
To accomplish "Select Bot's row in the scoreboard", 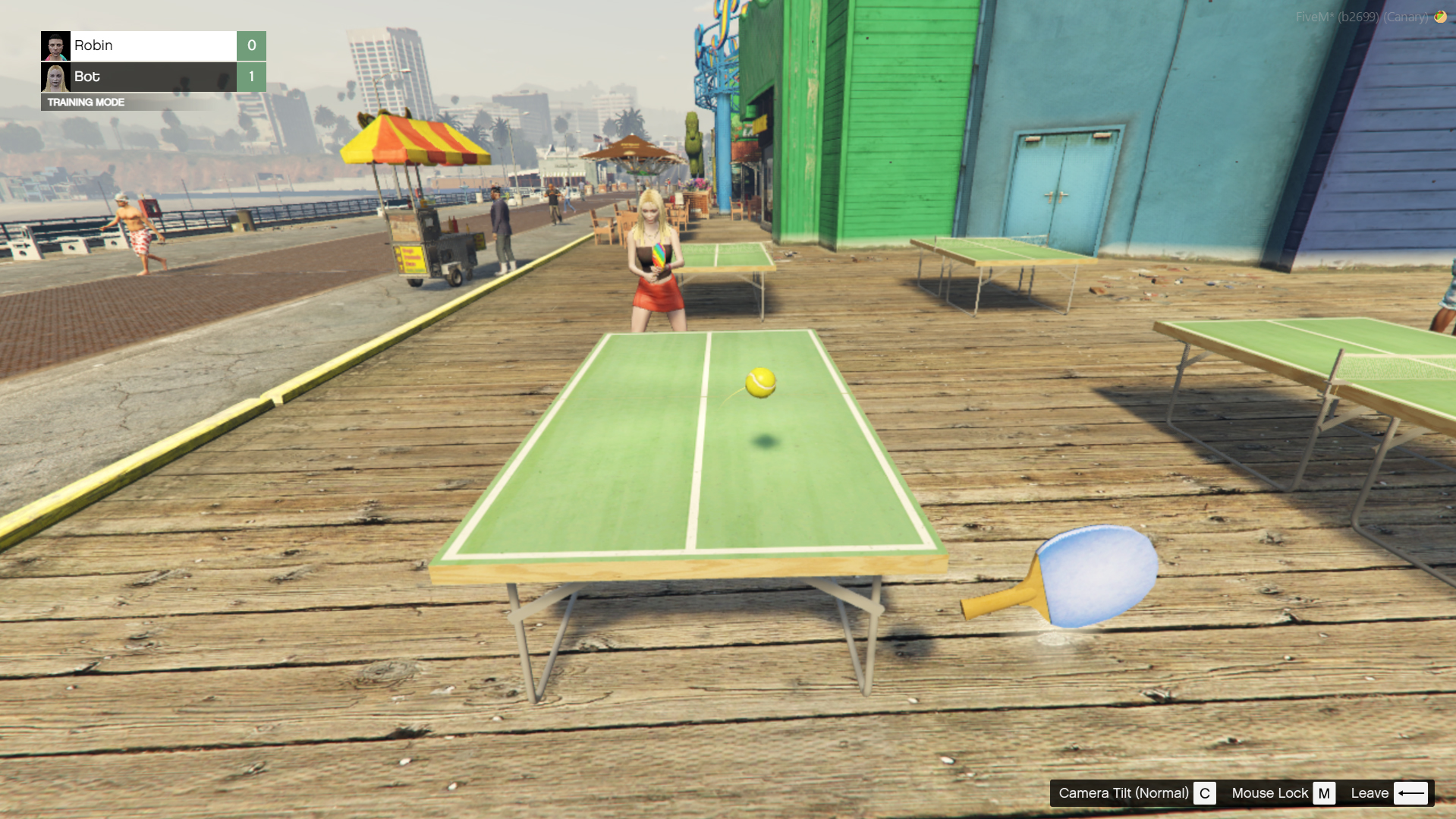I will 153,77.
